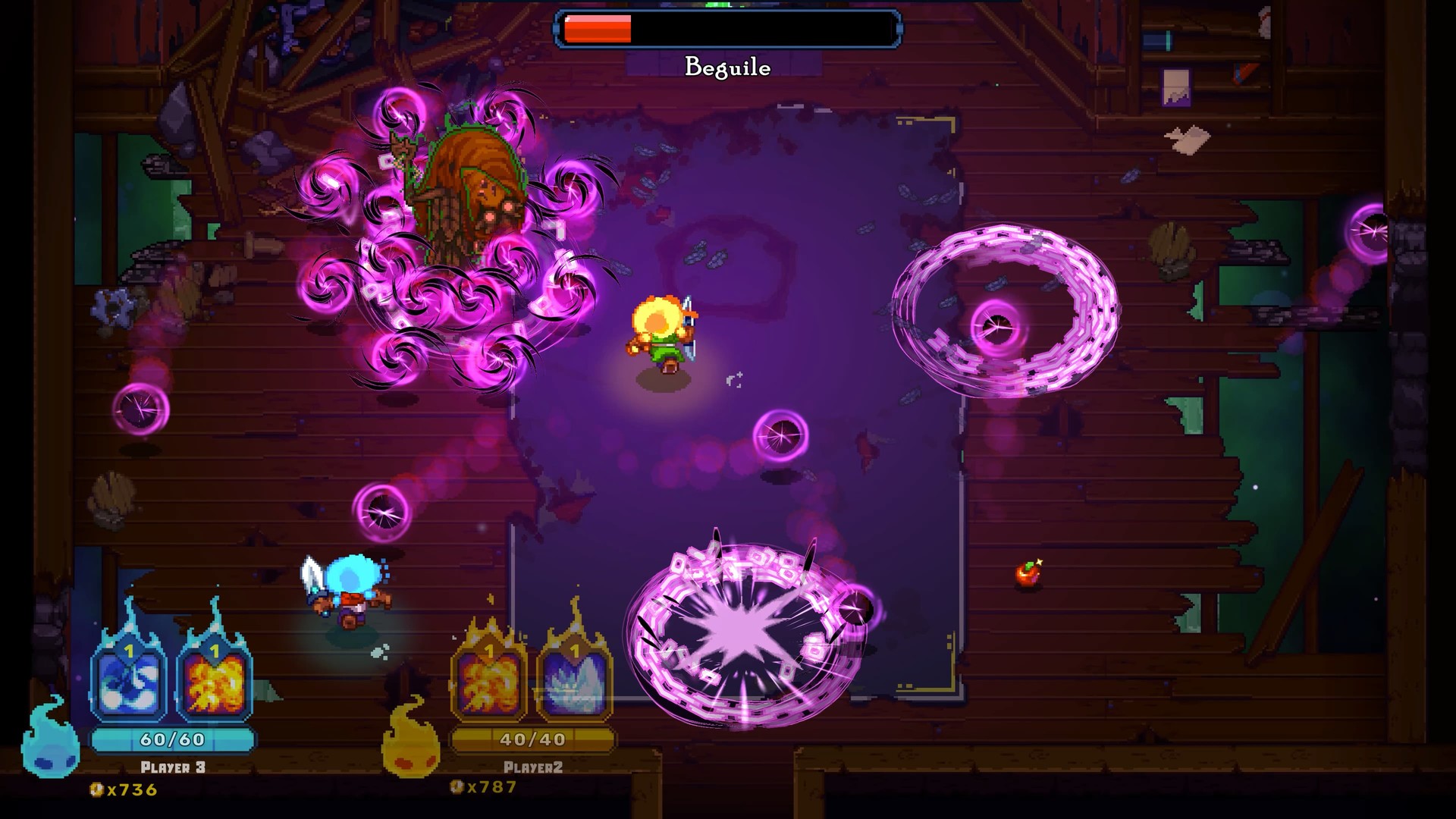Click the coin icon beside x736
The width and height of the screenshot is (1456, 819).
tap(97, 789)
